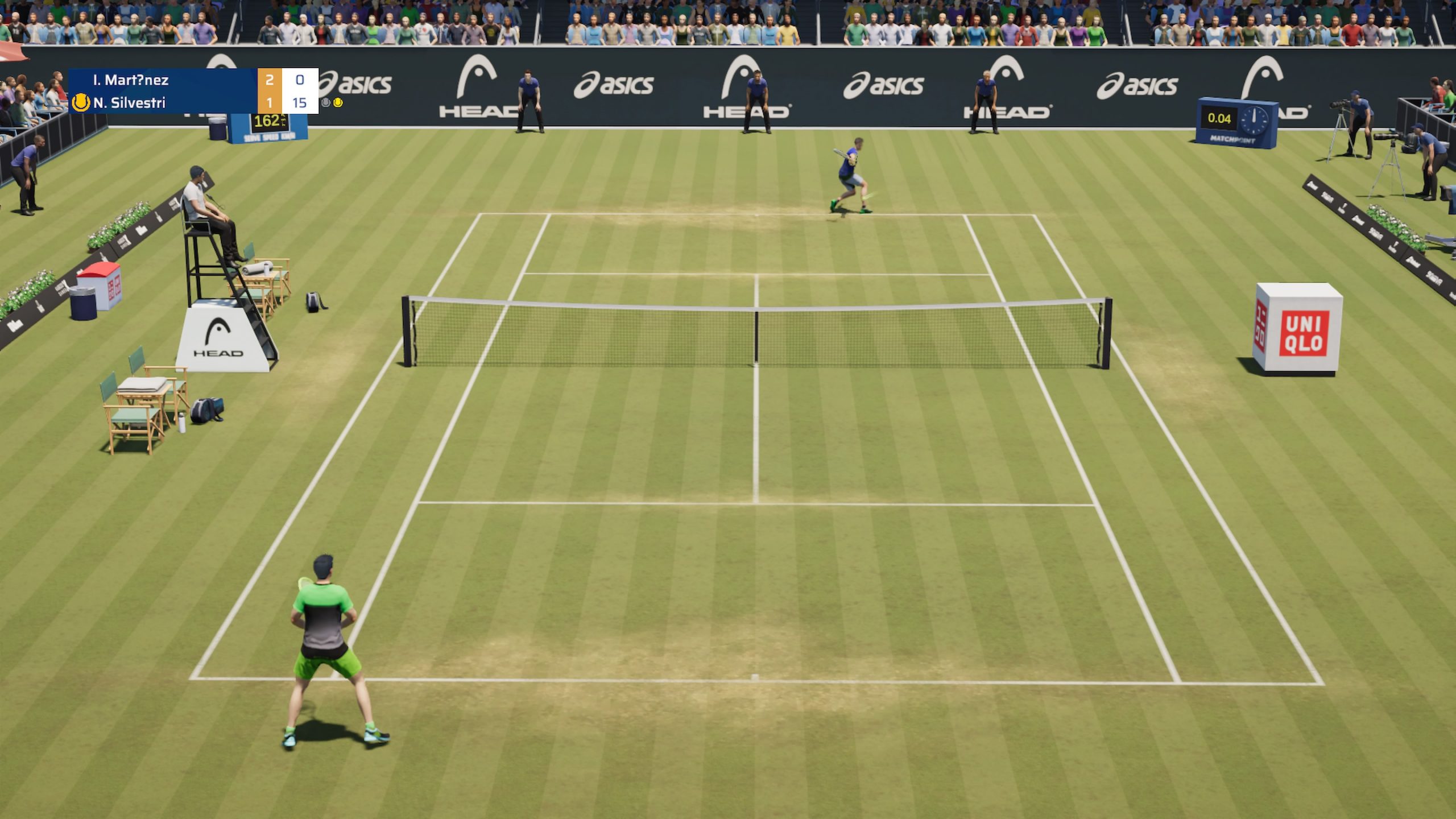Click the MATCHPOINT label on the blue timer box

1232,140
